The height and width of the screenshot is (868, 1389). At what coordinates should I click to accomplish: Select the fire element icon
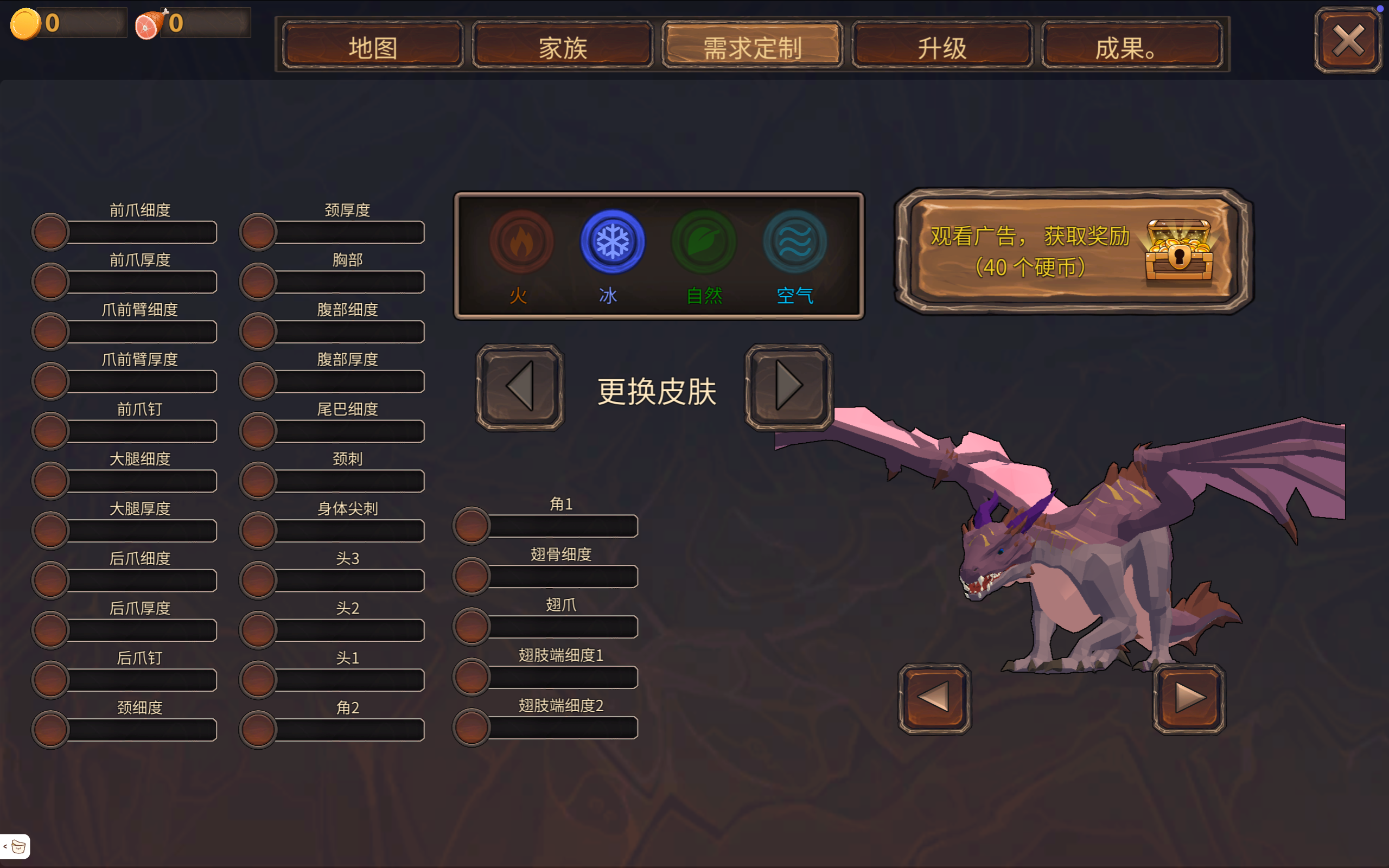[x=521, y=241]
